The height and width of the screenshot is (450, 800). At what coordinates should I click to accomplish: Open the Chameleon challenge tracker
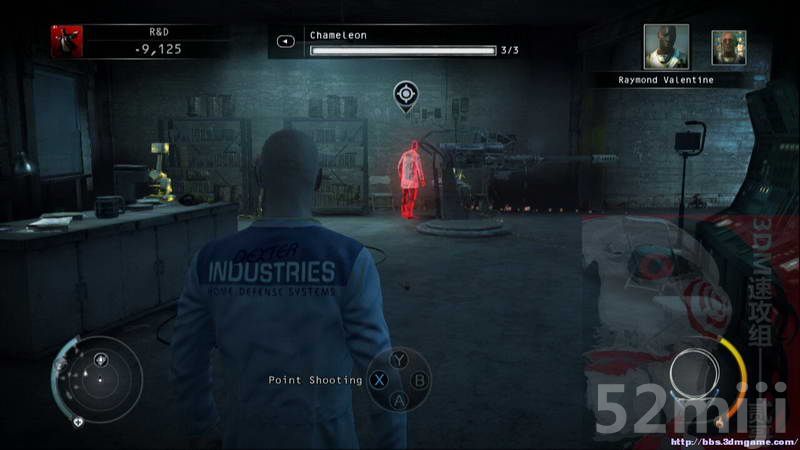[400, 43]
